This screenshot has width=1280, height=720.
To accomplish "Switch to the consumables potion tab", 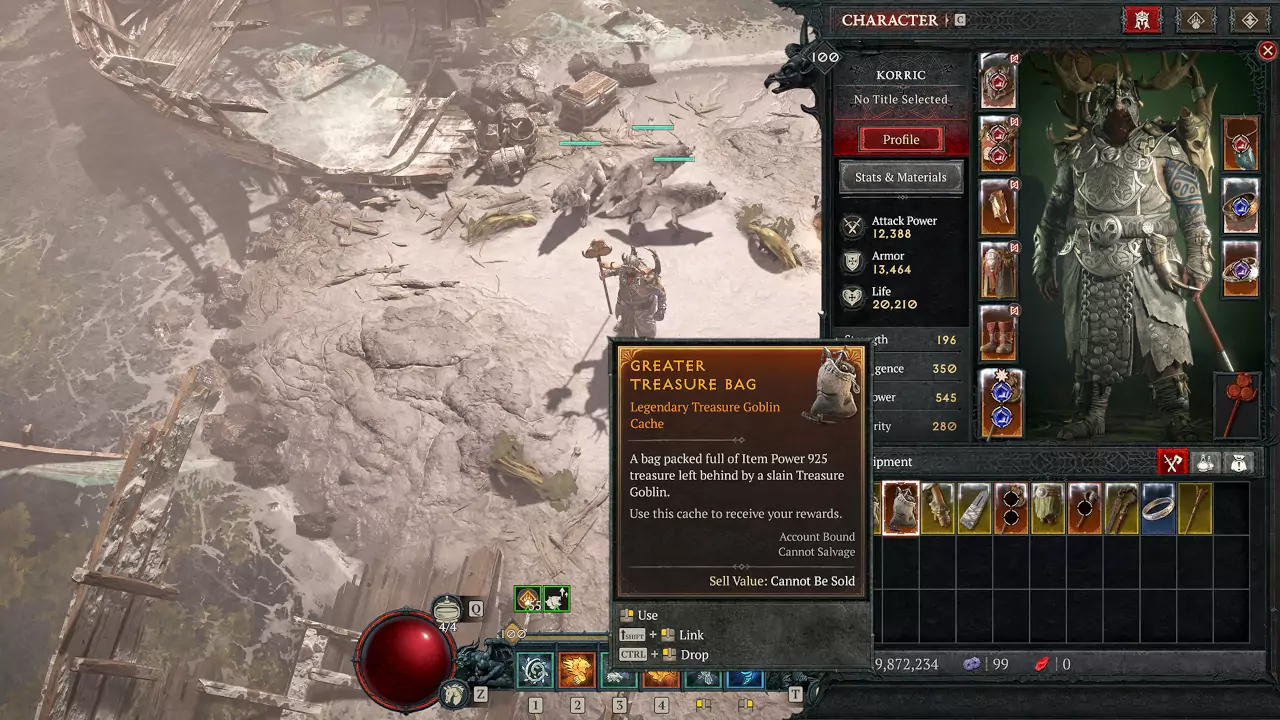I will point(1206,462).
